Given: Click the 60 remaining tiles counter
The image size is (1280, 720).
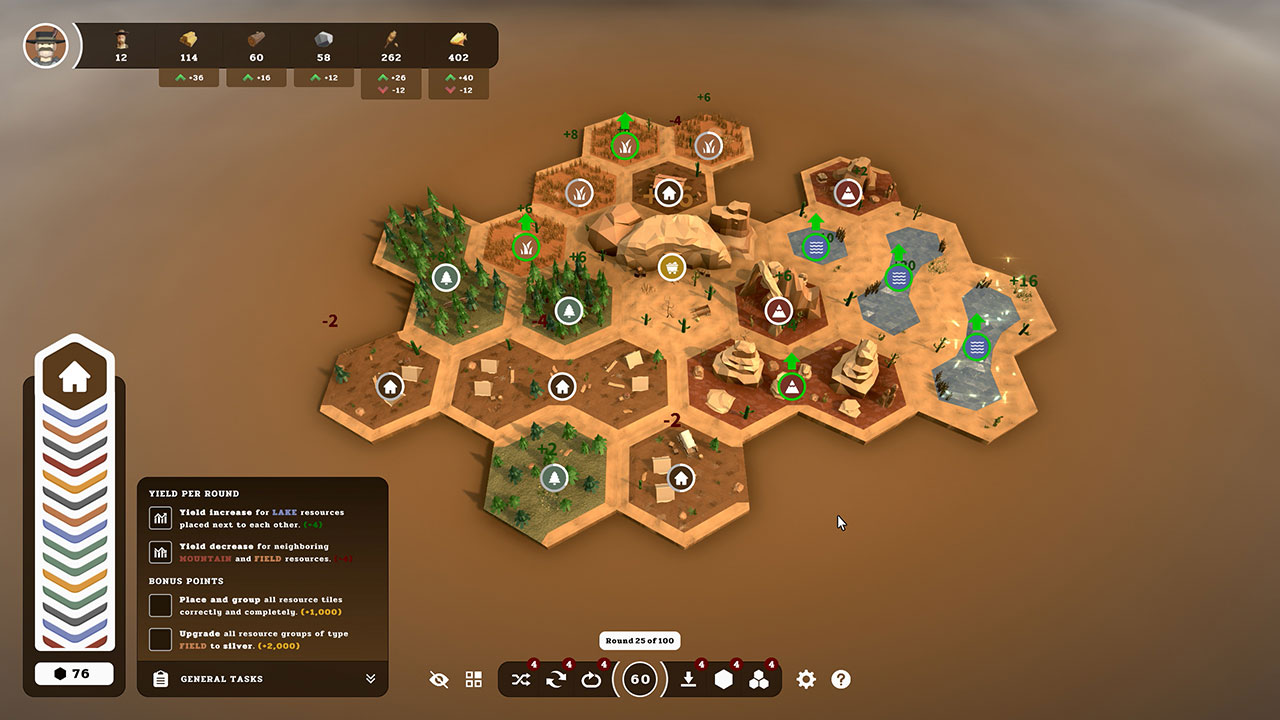Looking at the screenshot, I should point(640,679).
